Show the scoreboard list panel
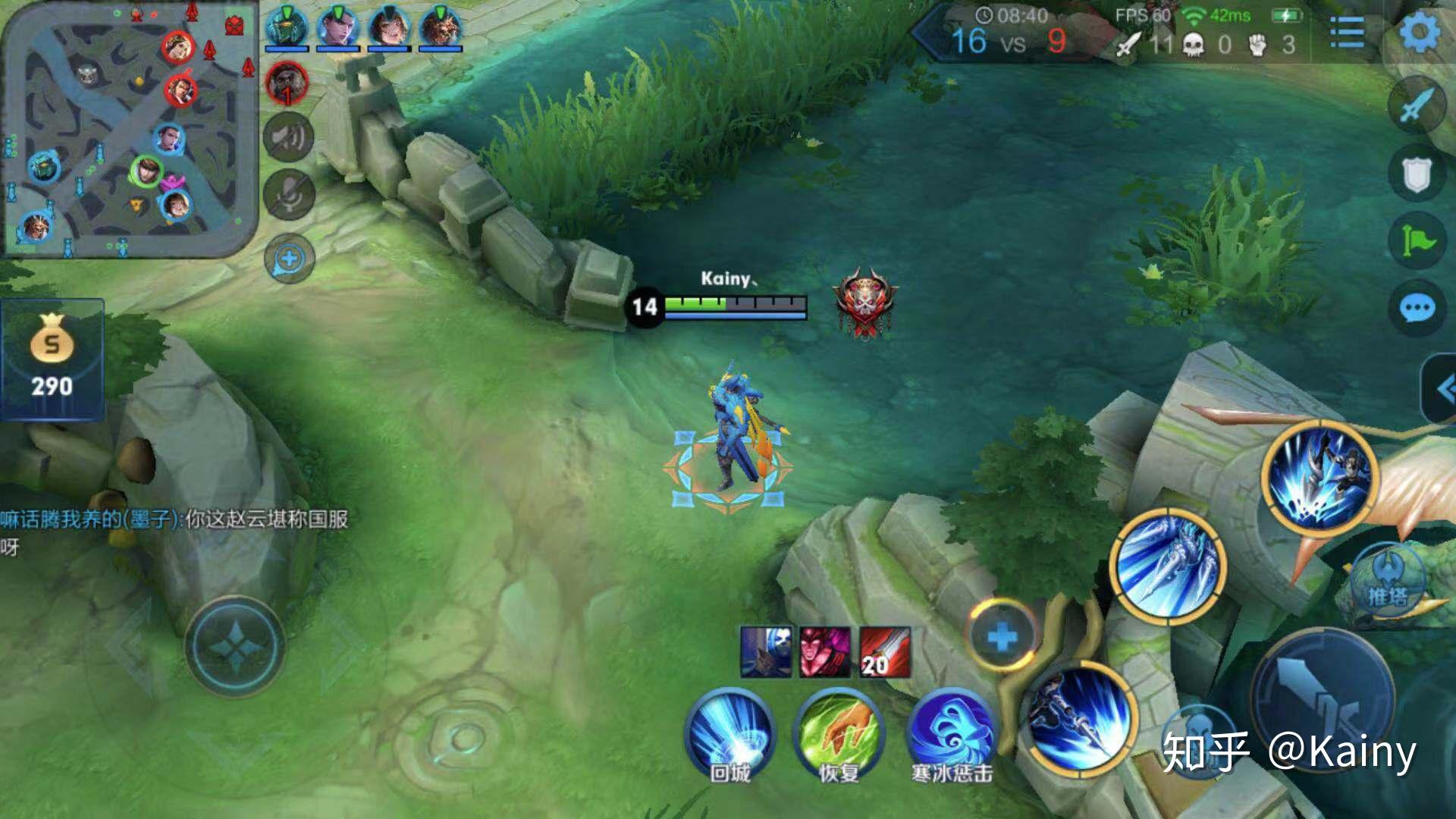1456x819 pixels. pos(1347,33)
